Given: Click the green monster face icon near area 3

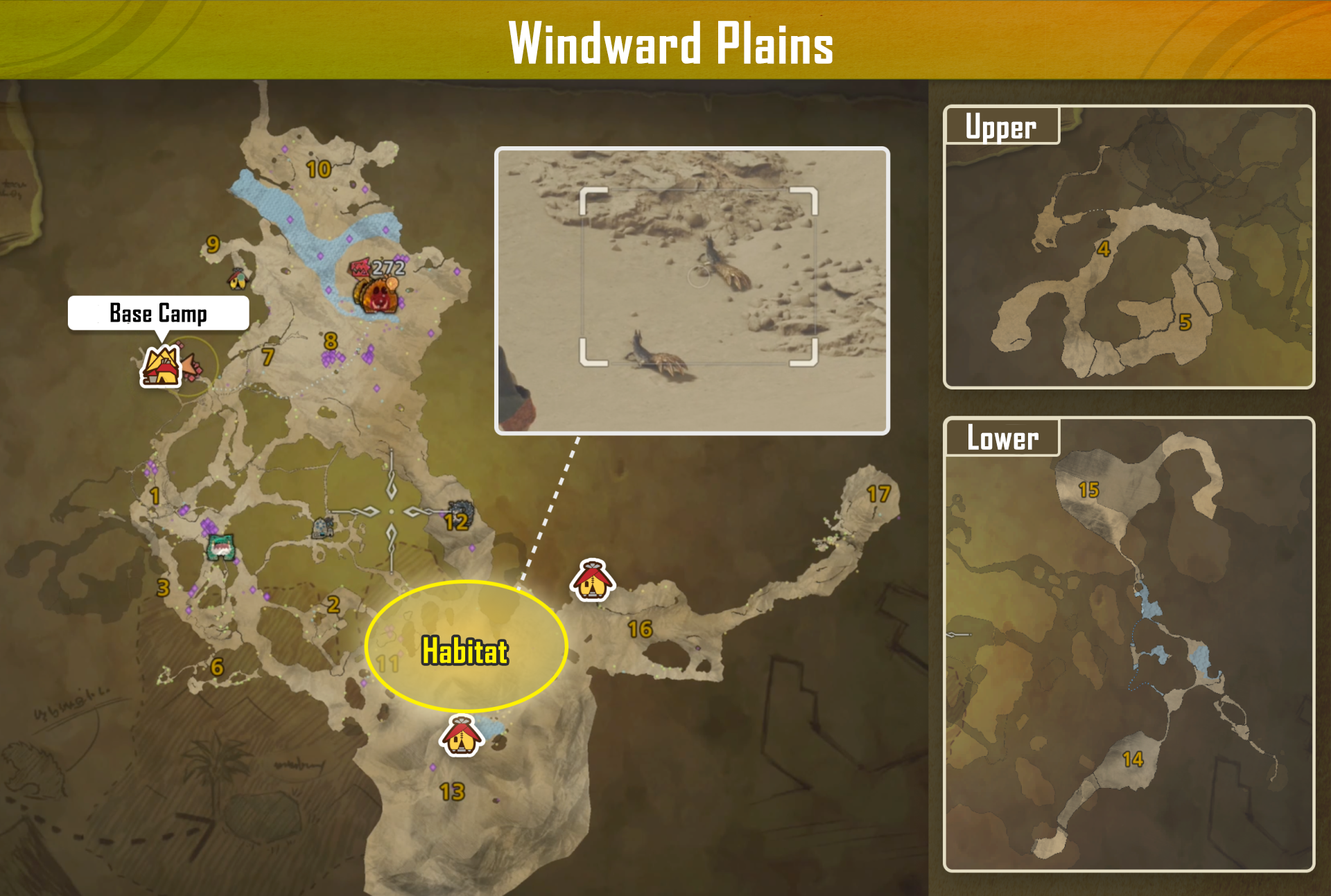Looking at the screenshot, I should tap(221, 547).
